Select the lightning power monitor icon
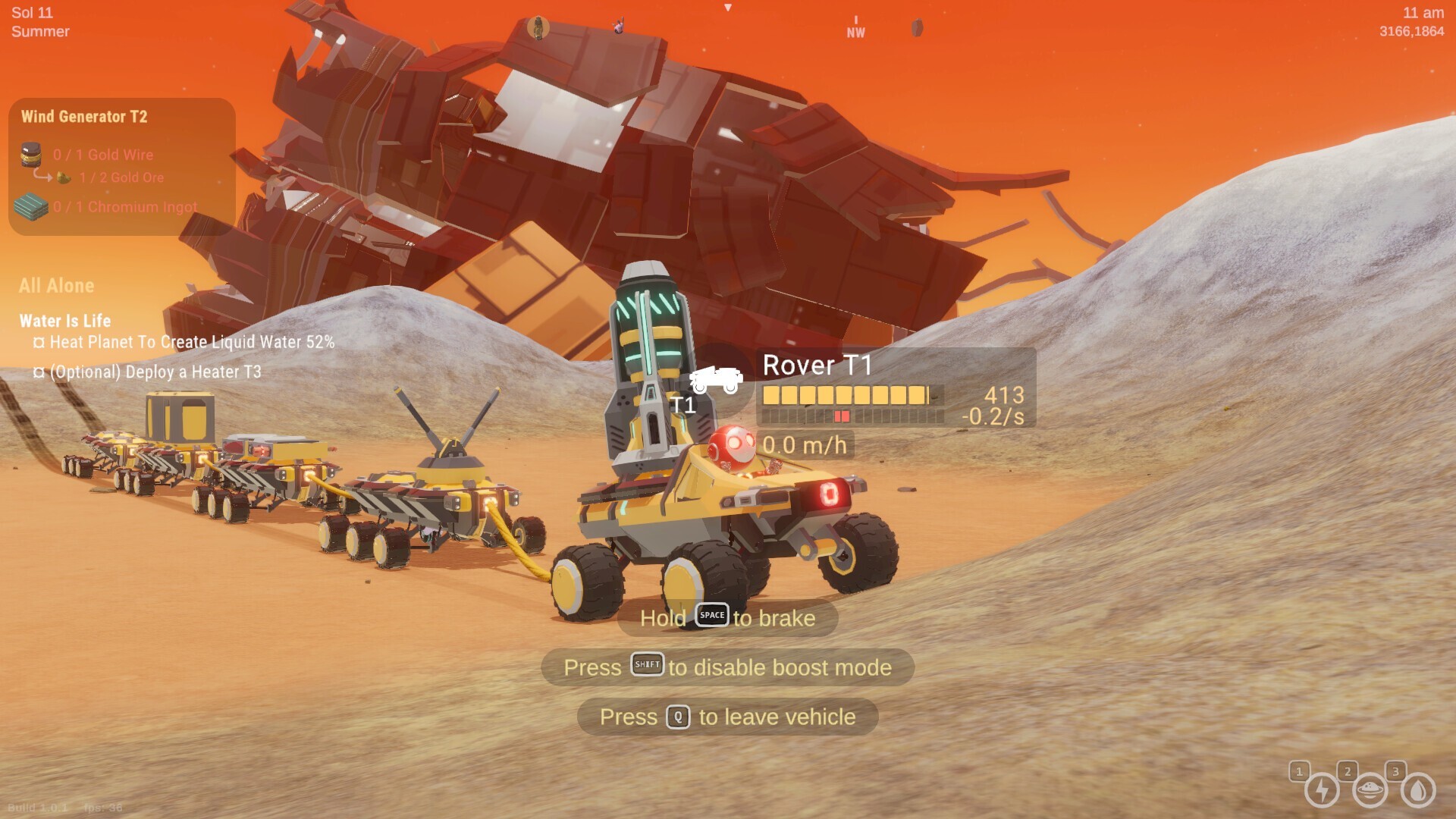Viewport: 1456px width, 819px height. (1322, 791)
